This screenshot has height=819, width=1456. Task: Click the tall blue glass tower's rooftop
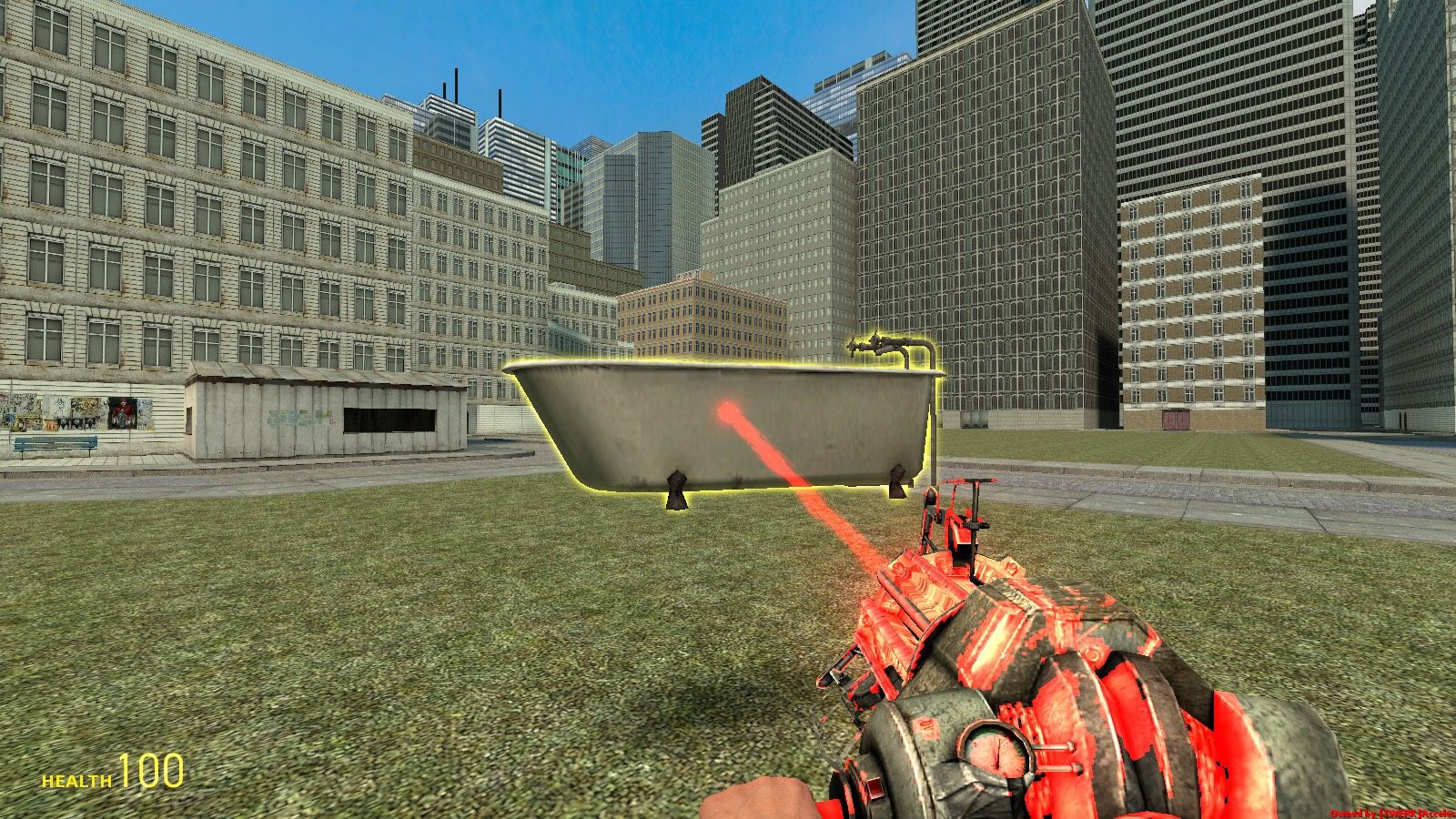click(x=846, y=68)
